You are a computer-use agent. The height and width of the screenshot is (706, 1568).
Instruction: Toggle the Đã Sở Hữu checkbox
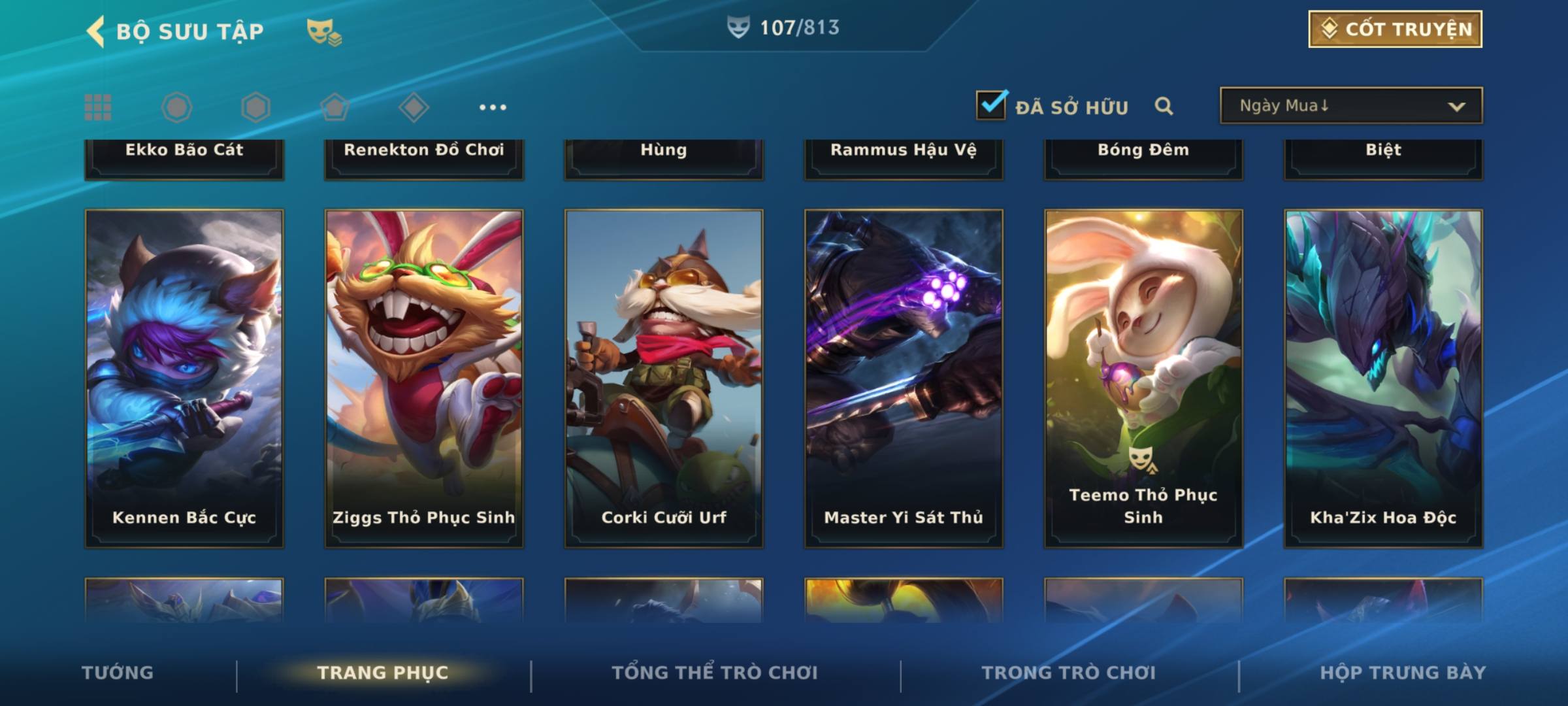(991, 105)
